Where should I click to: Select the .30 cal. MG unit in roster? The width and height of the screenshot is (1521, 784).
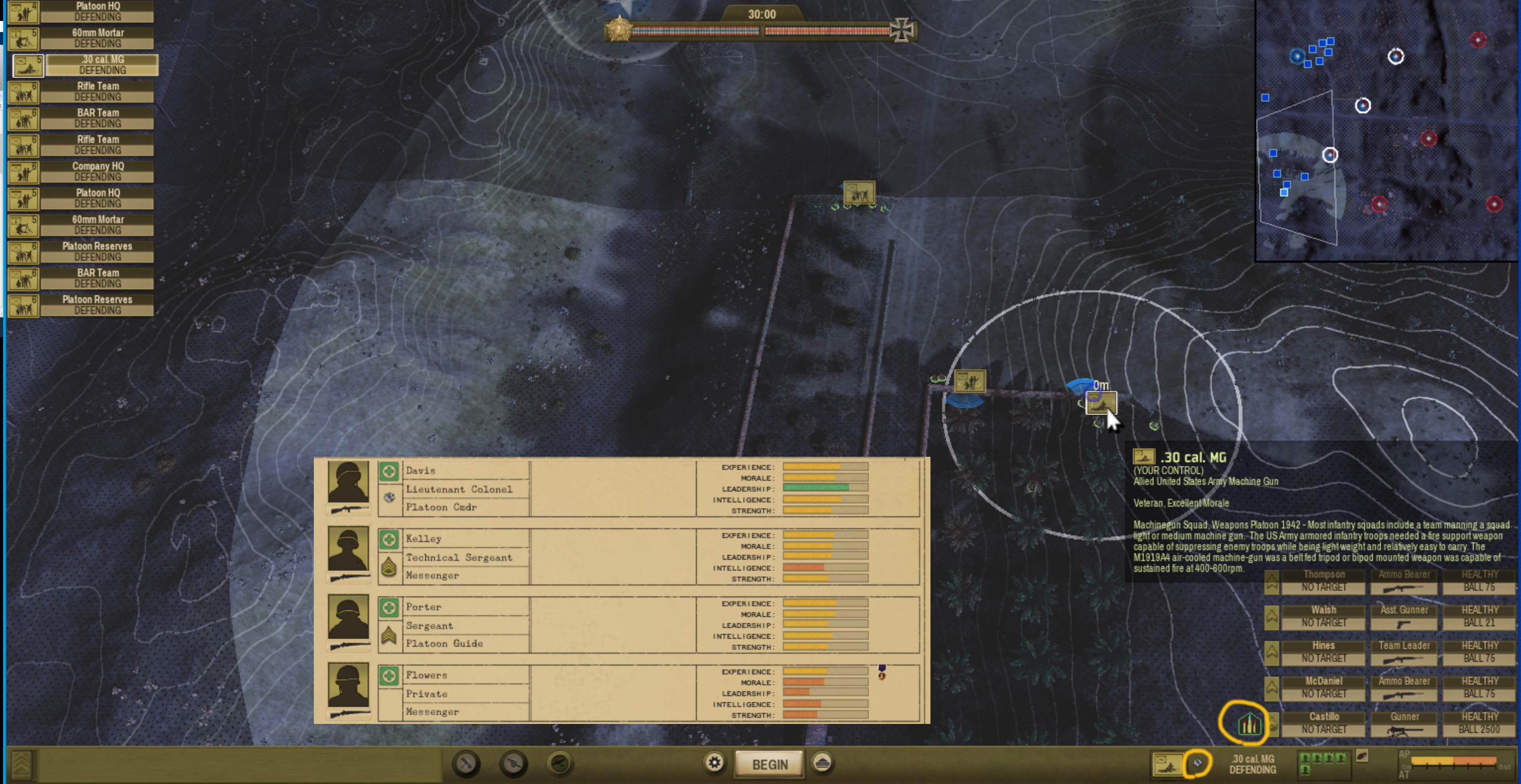(102, 64)
